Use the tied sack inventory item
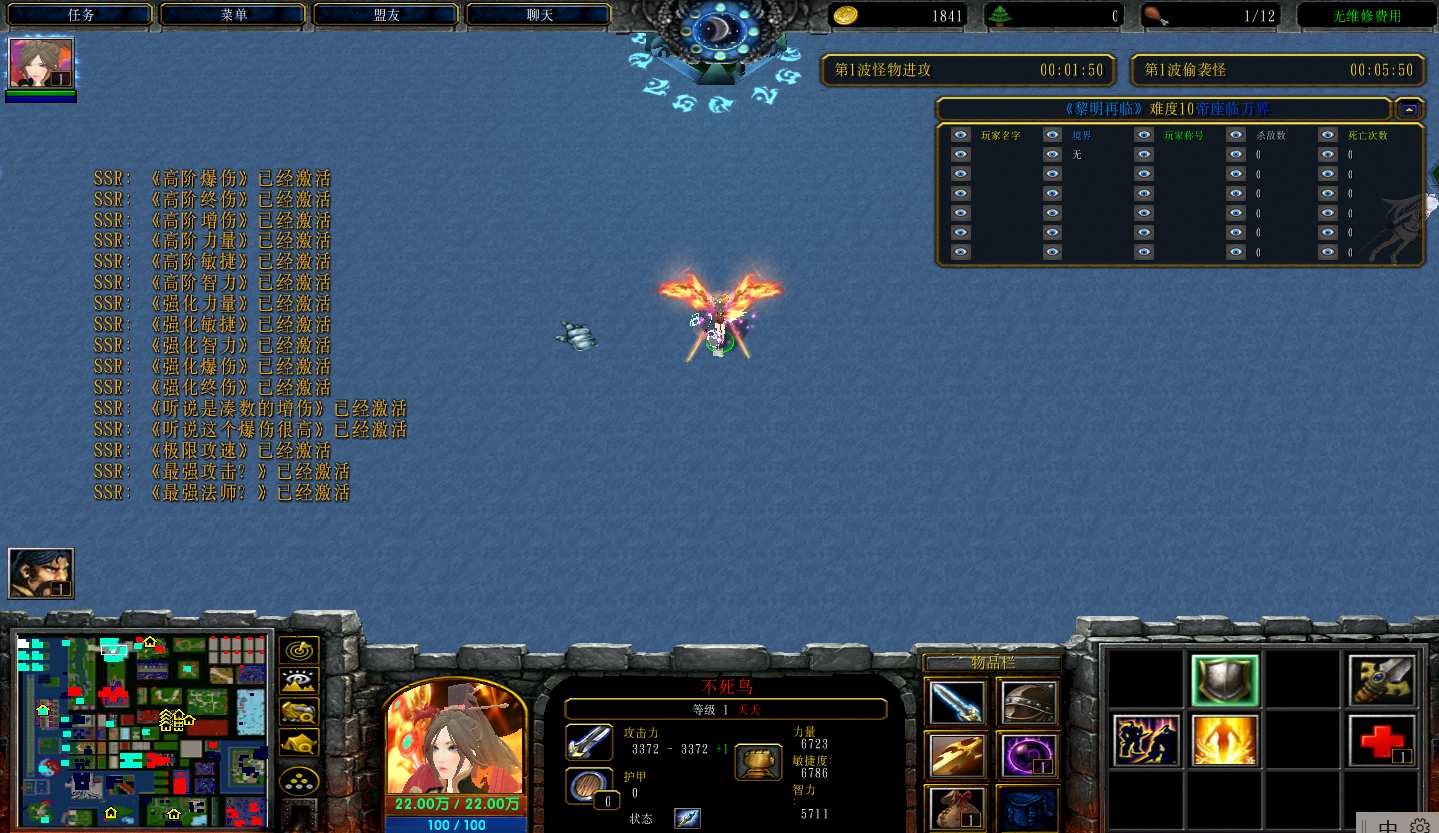This screenshot has width=1439, height=833. 954,807
